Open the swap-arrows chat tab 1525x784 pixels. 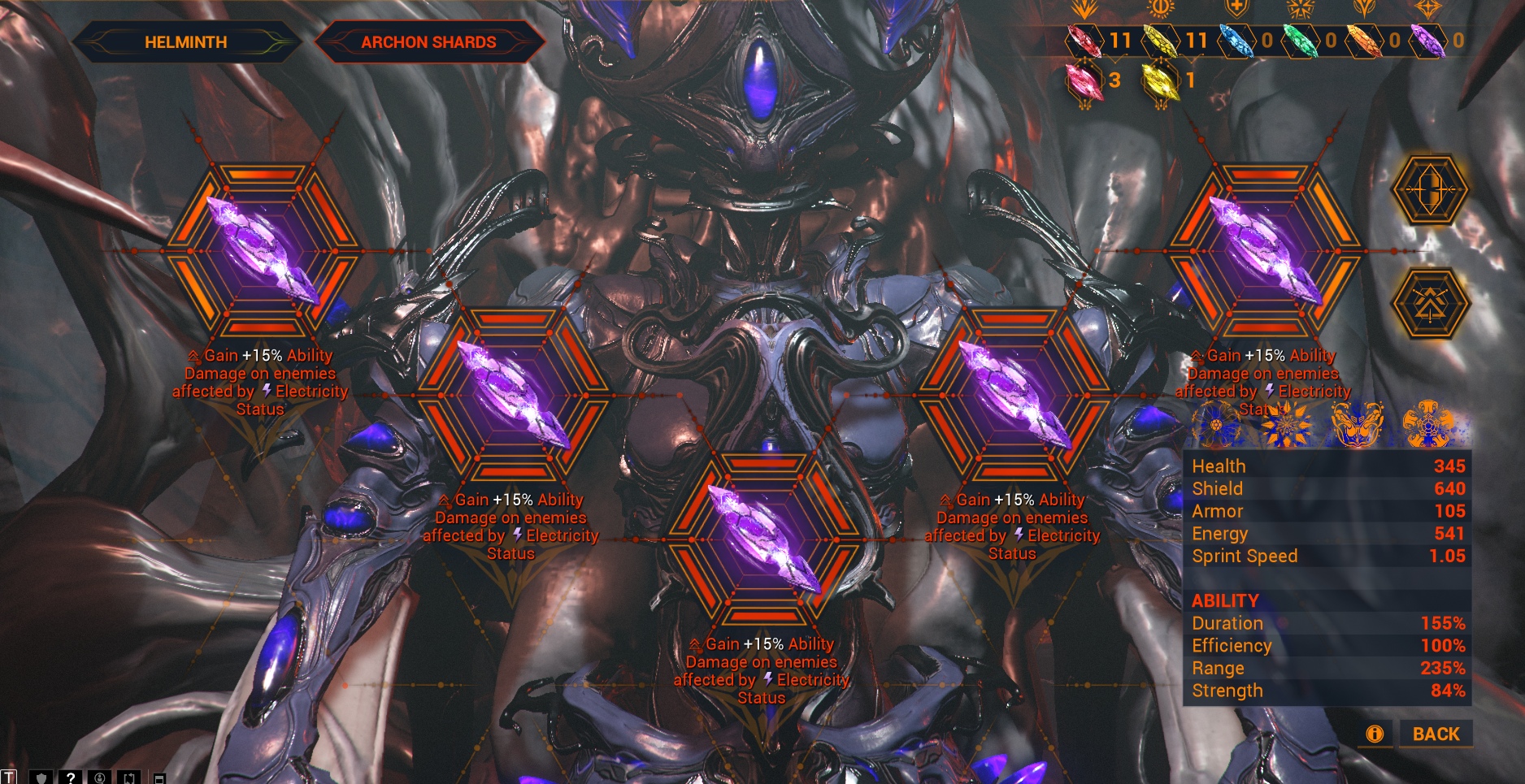[x=129, y=778]
